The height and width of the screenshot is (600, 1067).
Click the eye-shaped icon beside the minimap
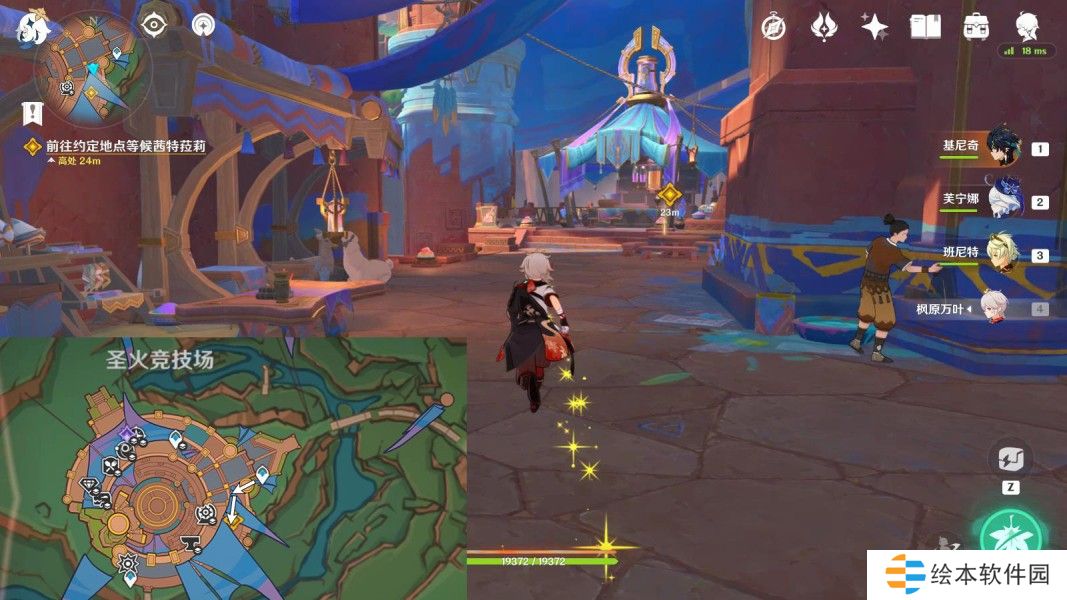point(152,25)
